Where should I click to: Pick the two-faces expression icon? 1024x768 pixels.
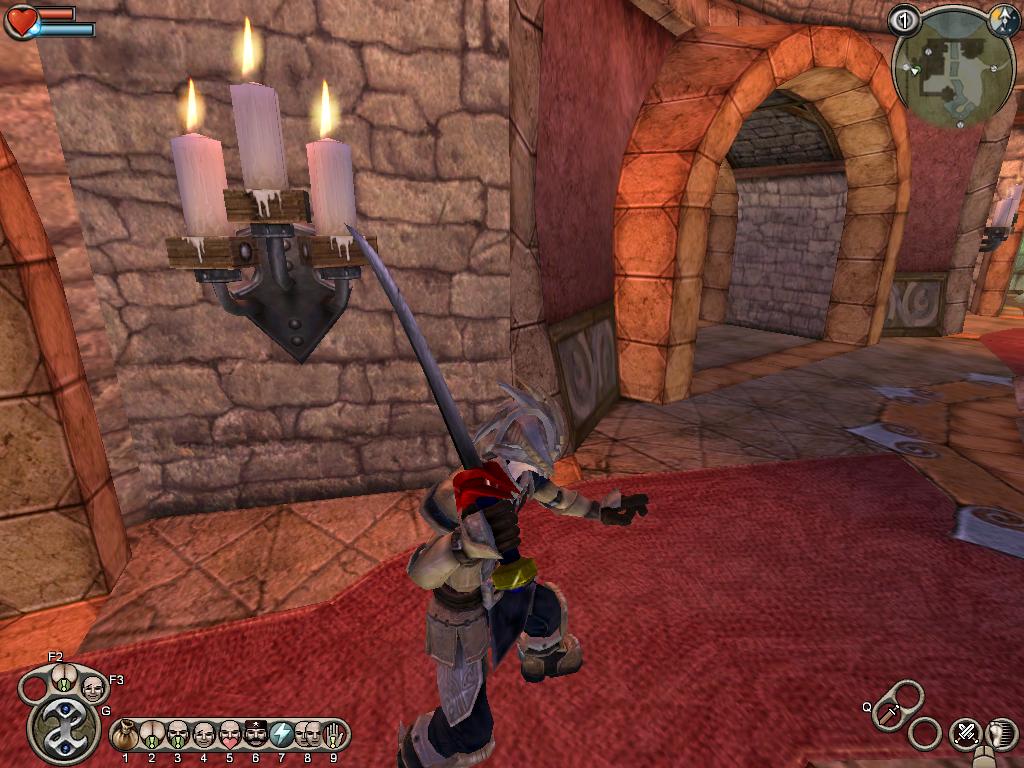coord(307,735)
